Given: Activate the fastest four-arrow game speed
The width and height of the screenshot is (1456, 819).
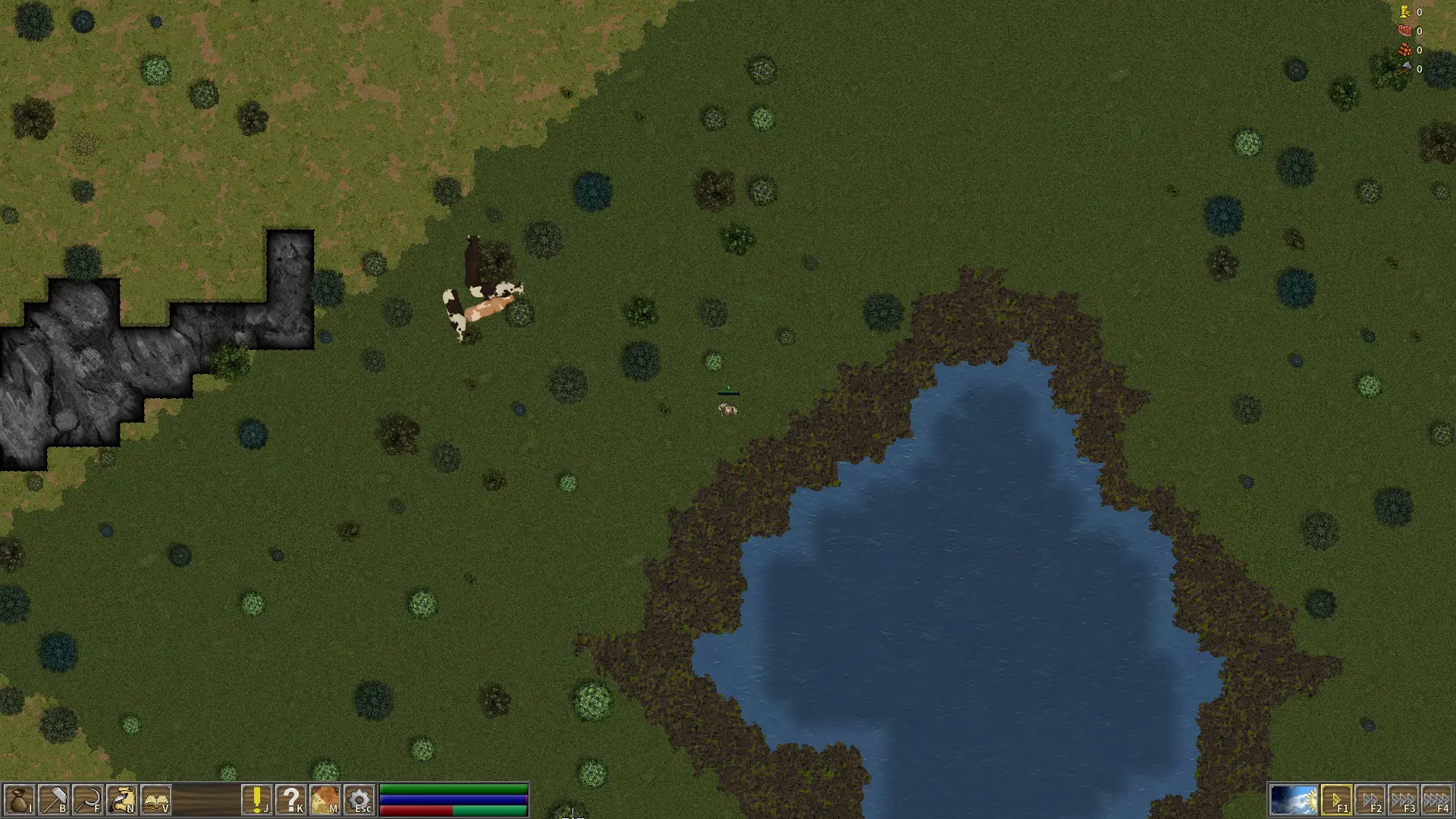Looking at the screenshot, I should 1437,800.
